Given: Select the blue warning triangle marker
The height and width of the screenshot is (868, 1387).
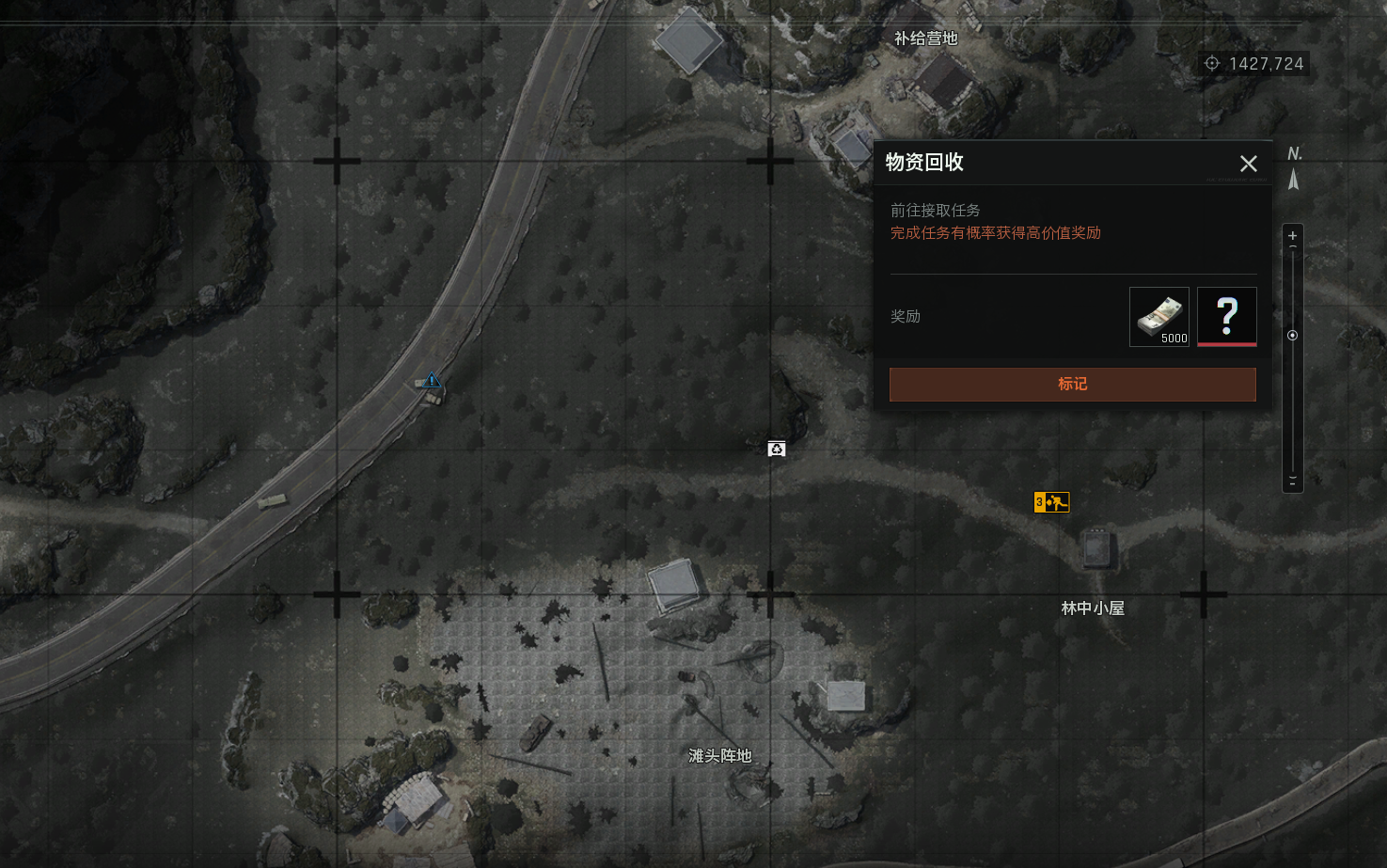Looking at the screenshot, I should [432, 380].
